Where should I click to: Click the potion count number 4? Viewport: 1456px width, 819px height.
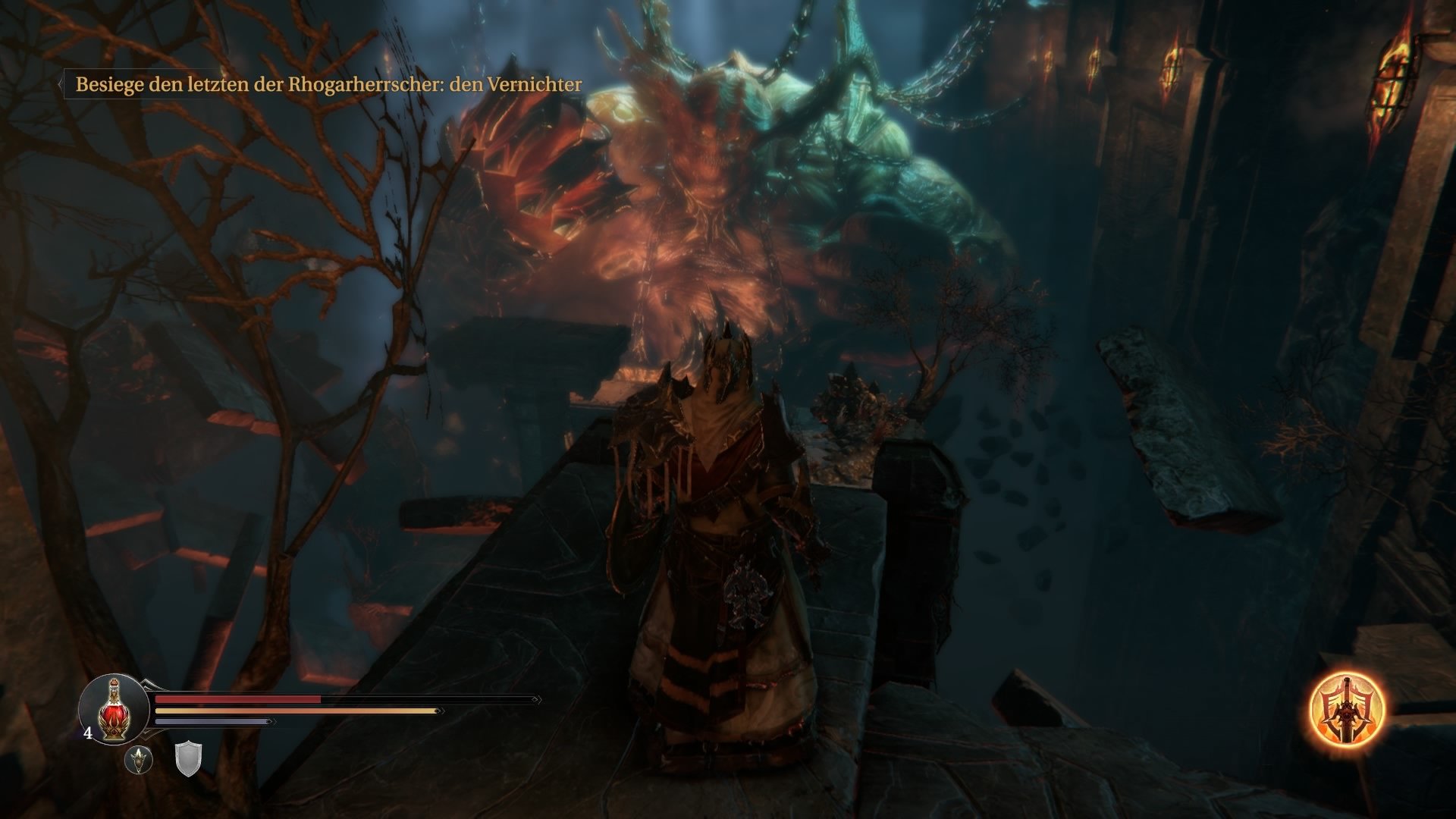tap(88, 733)
